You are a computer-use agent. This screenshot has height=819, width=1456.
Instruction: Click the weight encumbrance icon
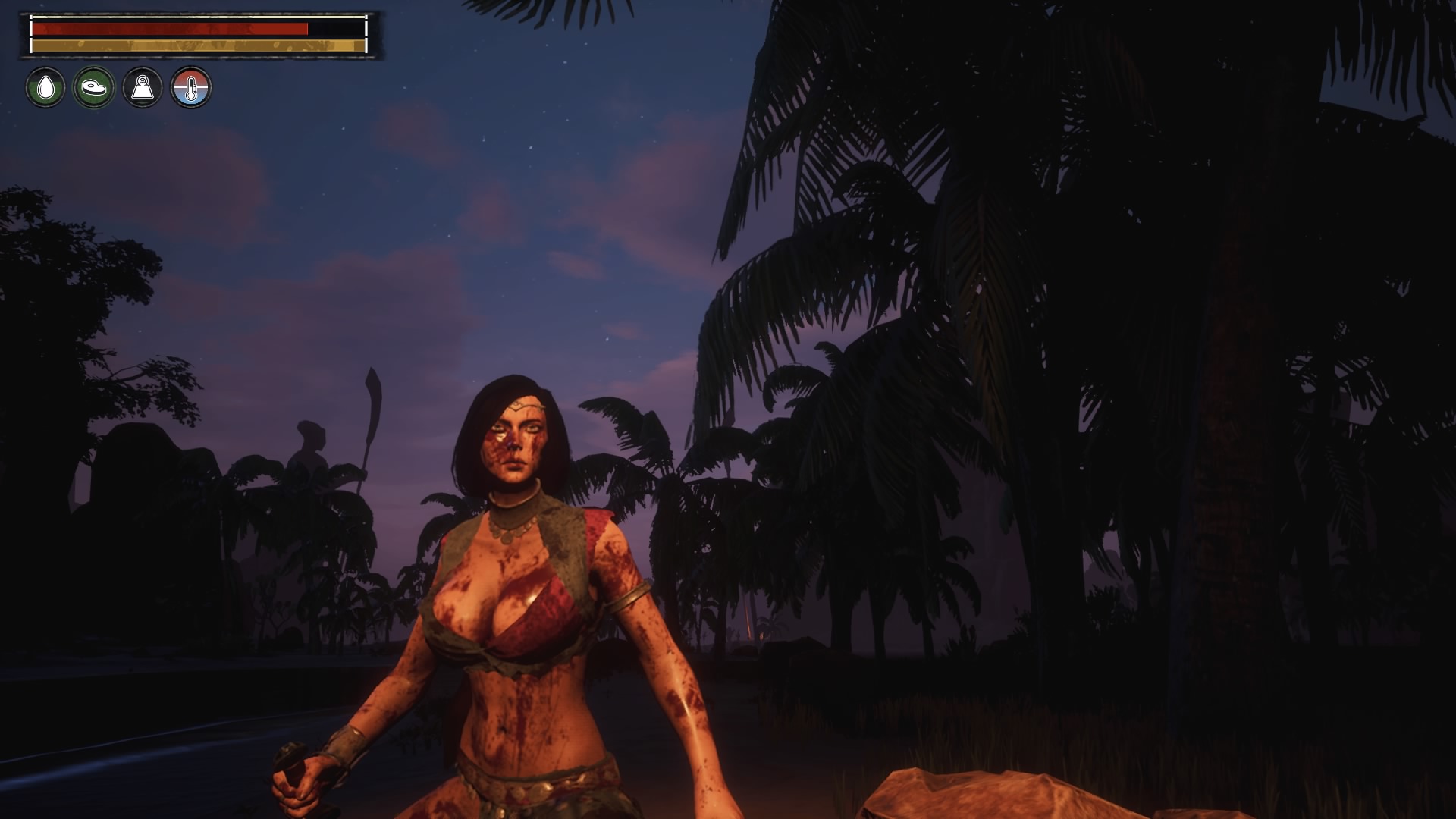pyautogui.click(x=143, y=88)
